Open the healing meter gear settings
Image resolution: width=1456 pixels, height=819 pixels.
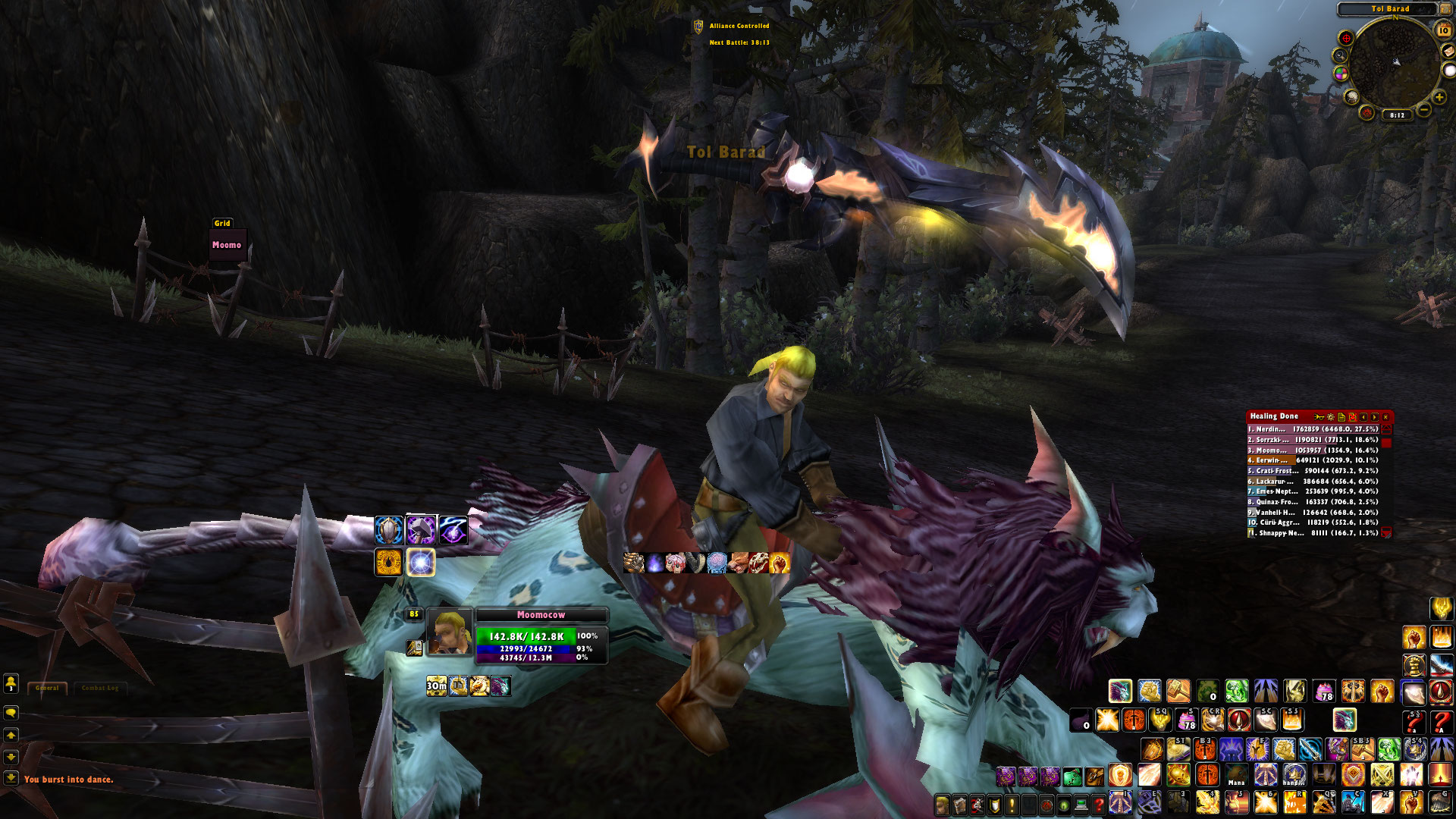pos(1330,417)
